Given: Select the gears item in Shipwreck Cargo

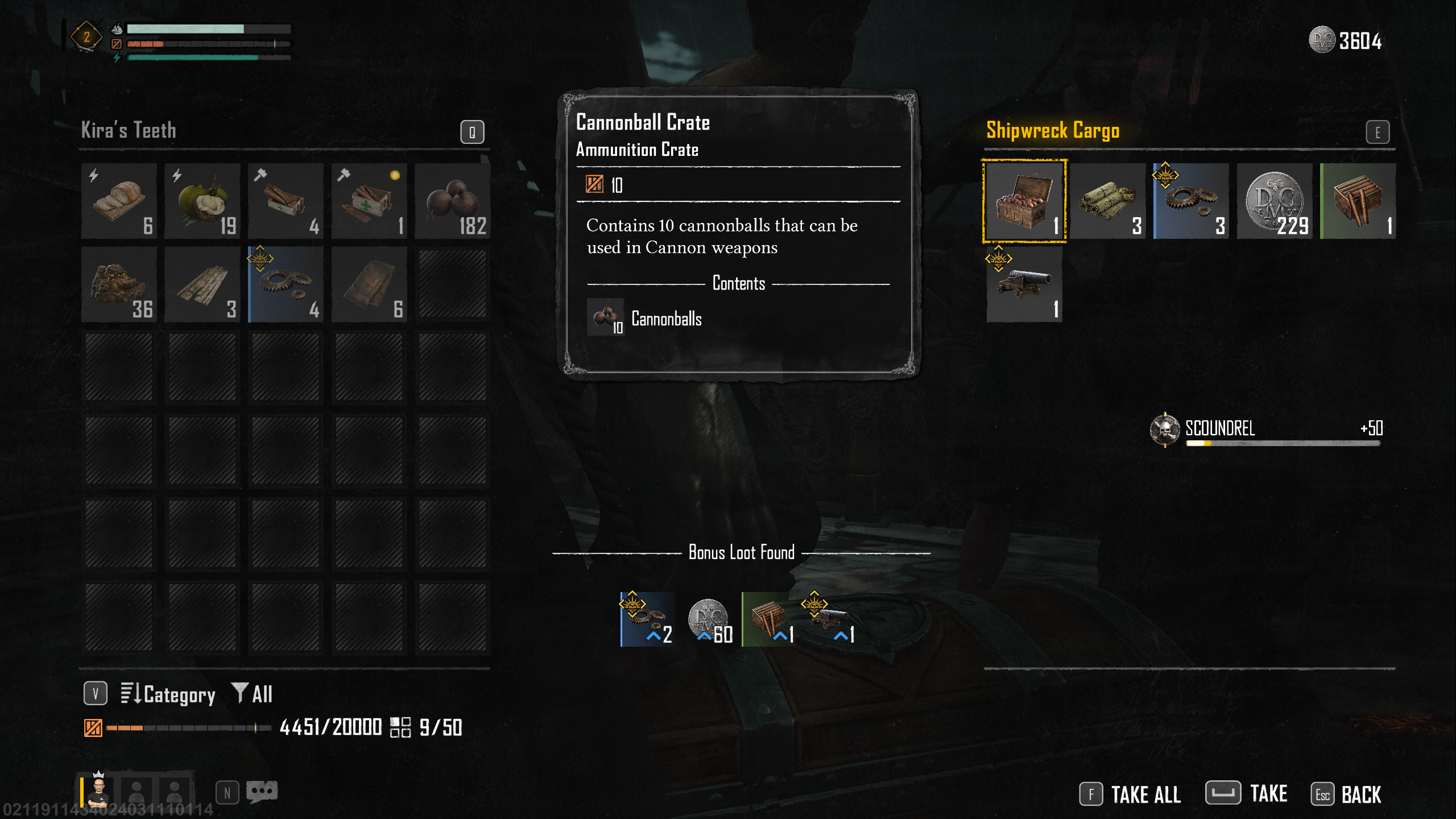Looking at the screenshot, I should (1191, 201).
